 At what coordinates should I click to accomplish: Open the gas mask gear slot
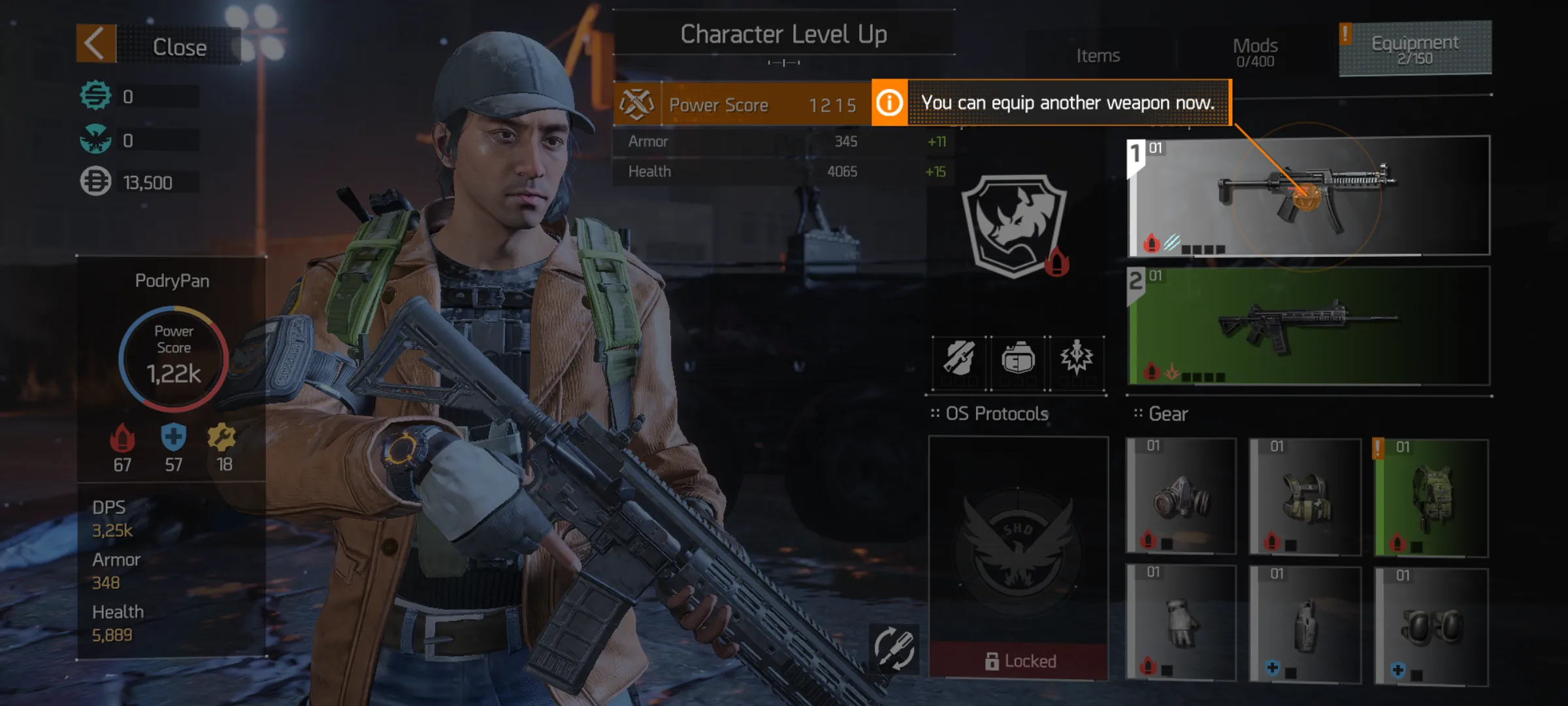coord(1181,497)
